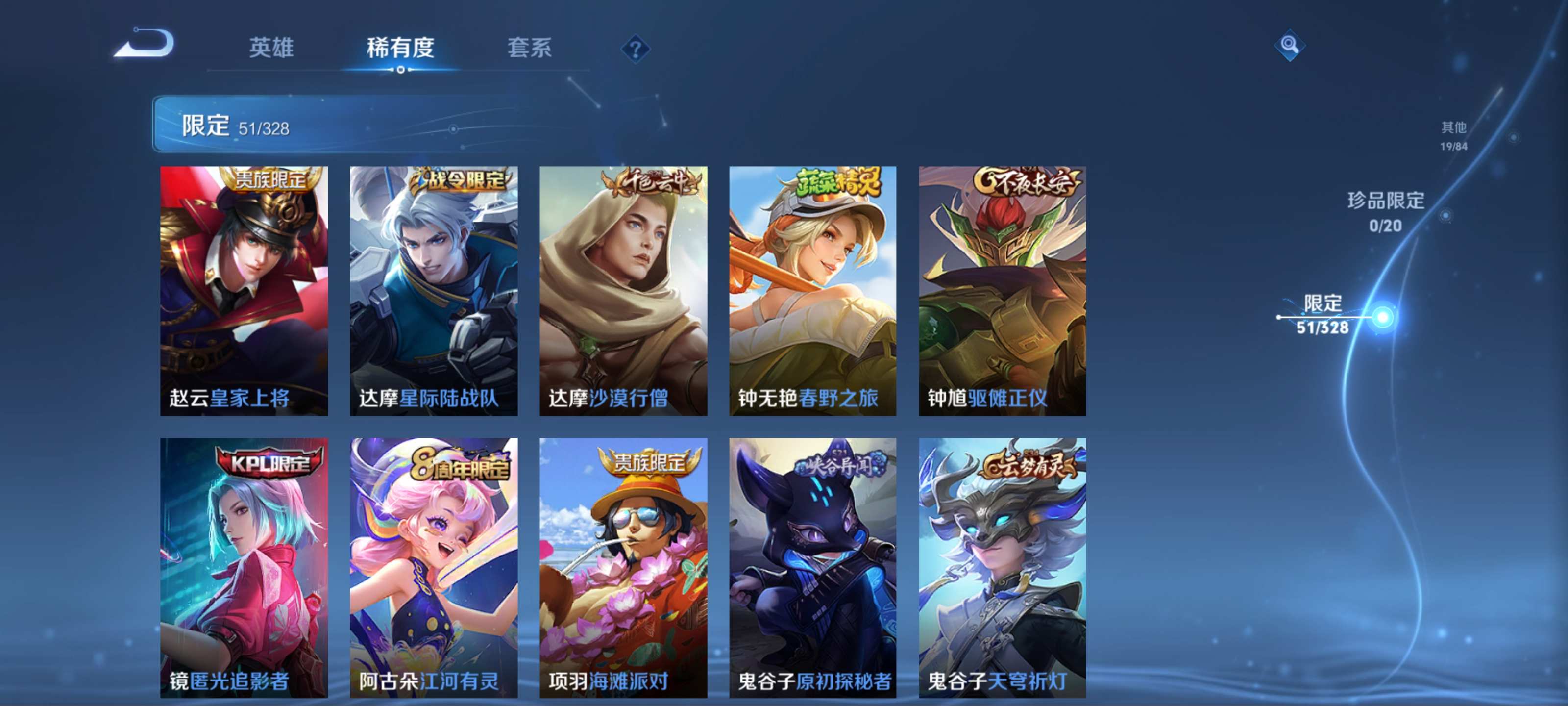The height and width of the screenshot is (706, 1568).
Task: Switch to the 英雄 tab
Action: pos(271,48)
